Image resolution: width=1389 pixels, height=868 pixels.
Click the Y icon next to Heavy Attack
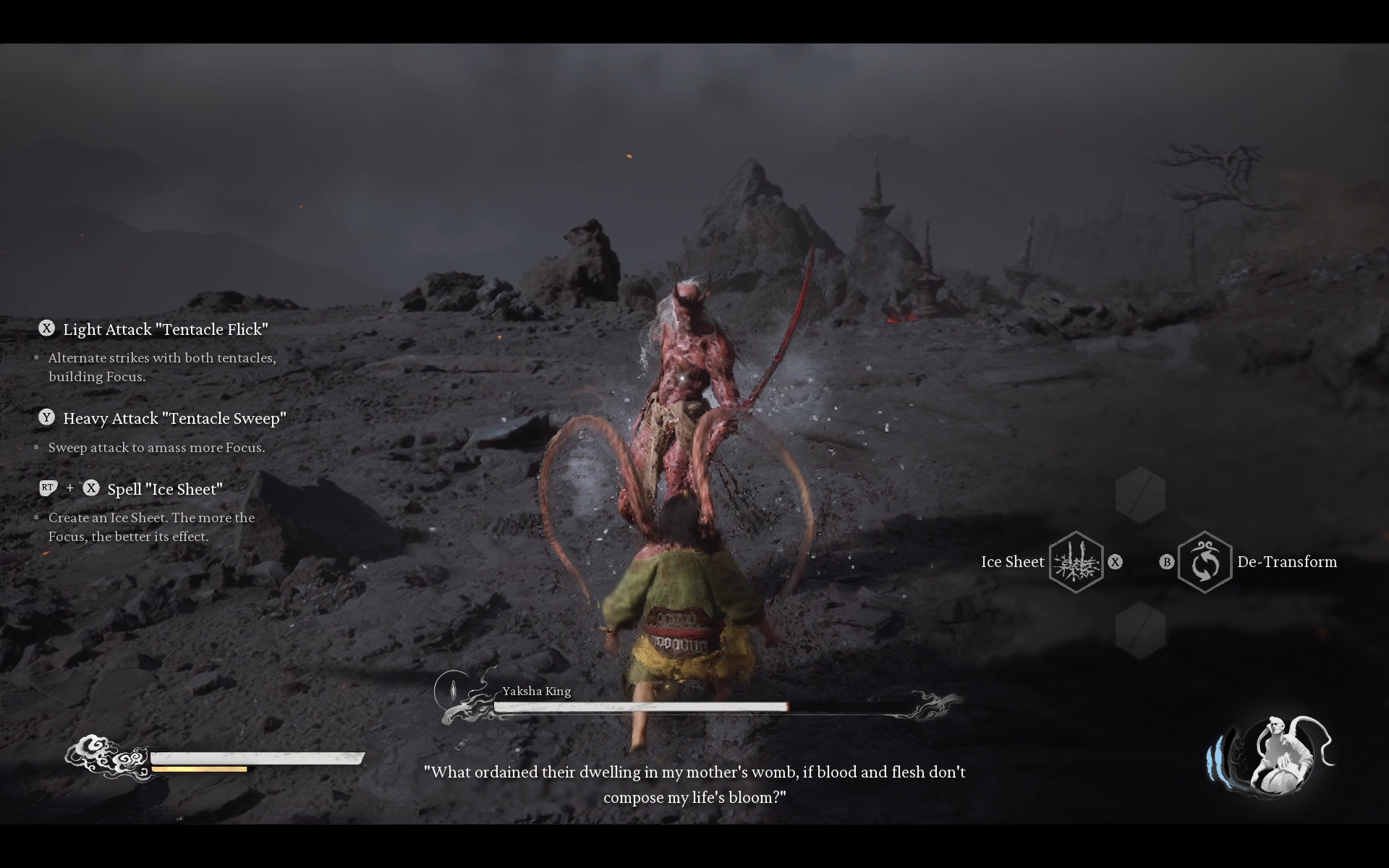point(47,417)
